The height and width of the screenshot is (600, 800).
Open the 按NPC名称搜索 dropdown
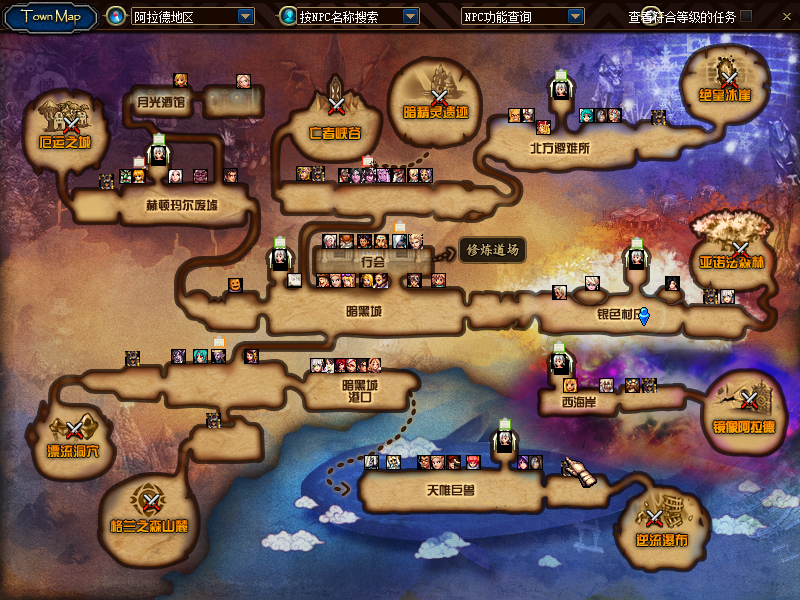coord(411,17)
